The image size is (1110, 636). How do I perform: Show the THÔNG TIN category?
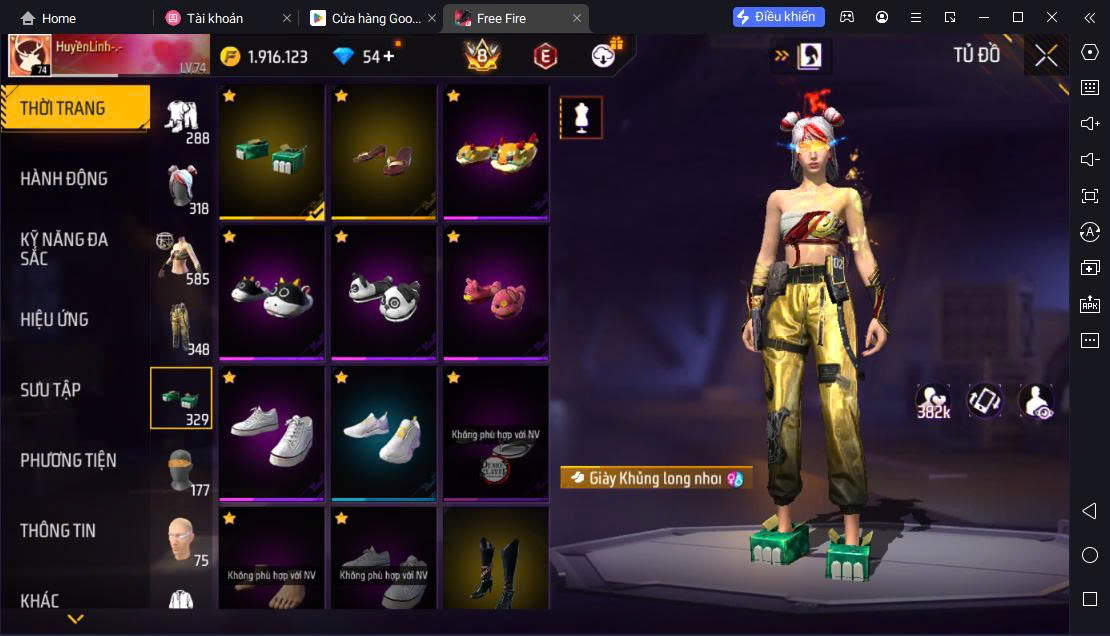pyautogui.click(x=58, y=531)
